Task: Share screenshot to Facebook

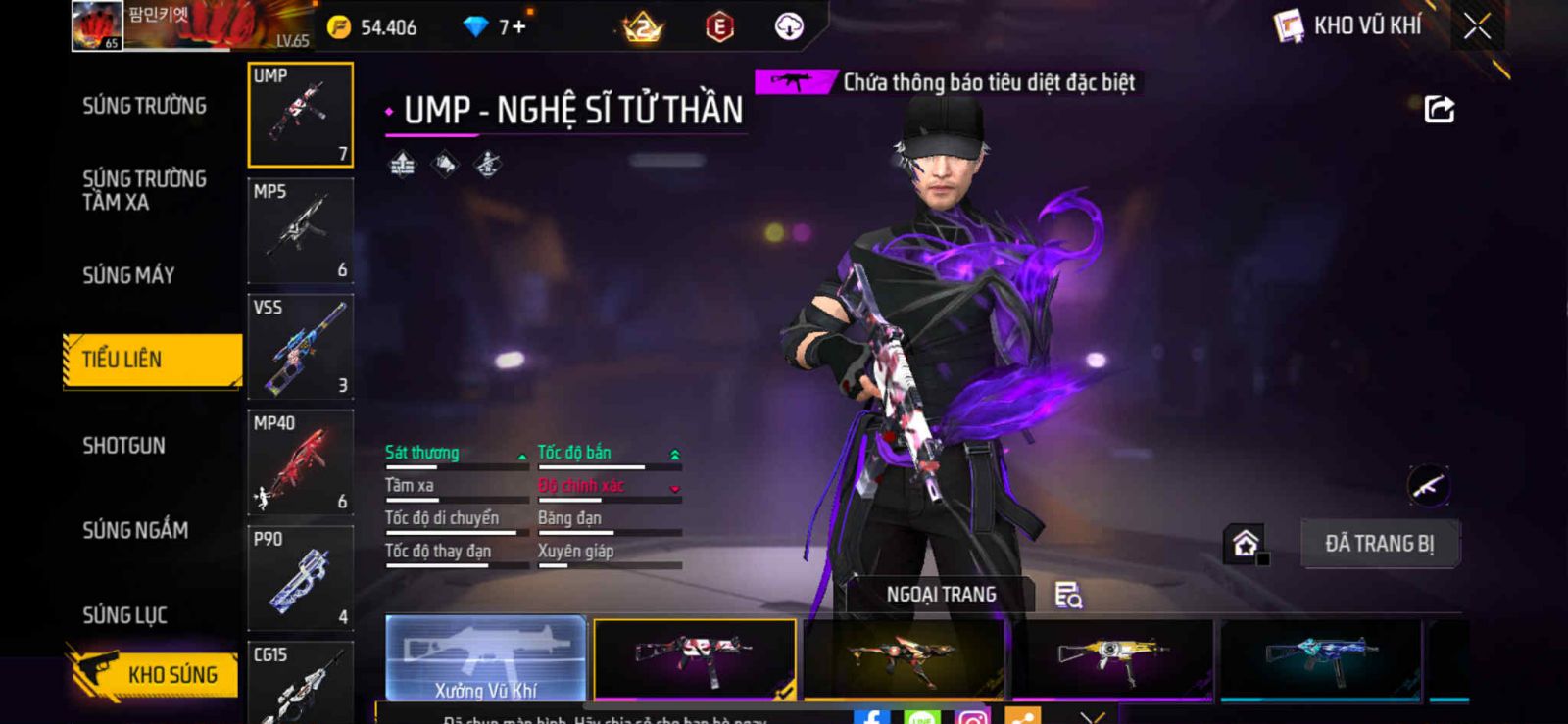Action: [x=870, y=717]
